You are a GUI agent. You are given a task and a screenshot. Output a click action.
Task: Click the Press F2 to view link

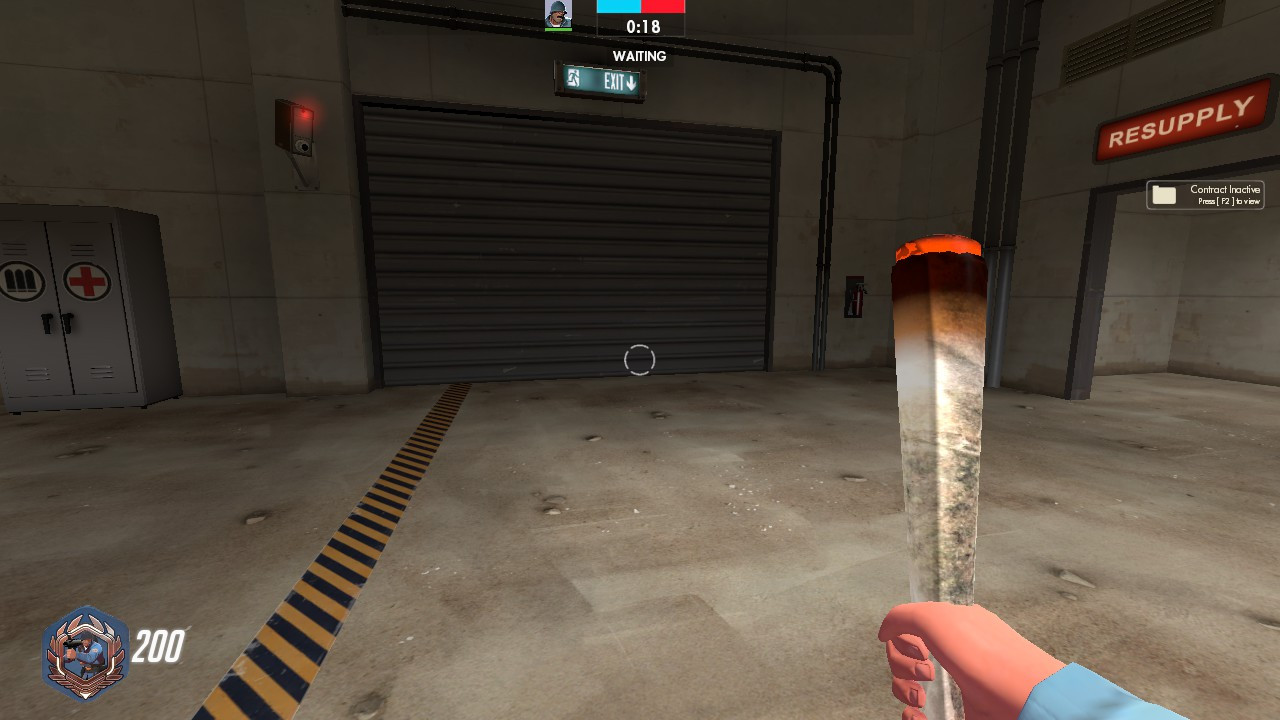(x=1230, y=201)
